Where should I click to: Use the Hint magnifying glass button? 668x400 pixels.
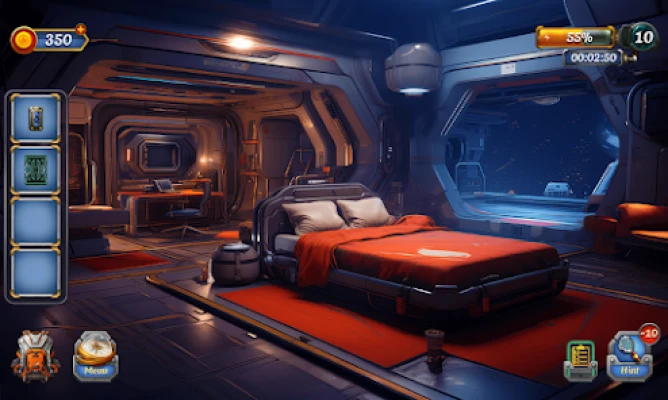[x=628, y=357]
